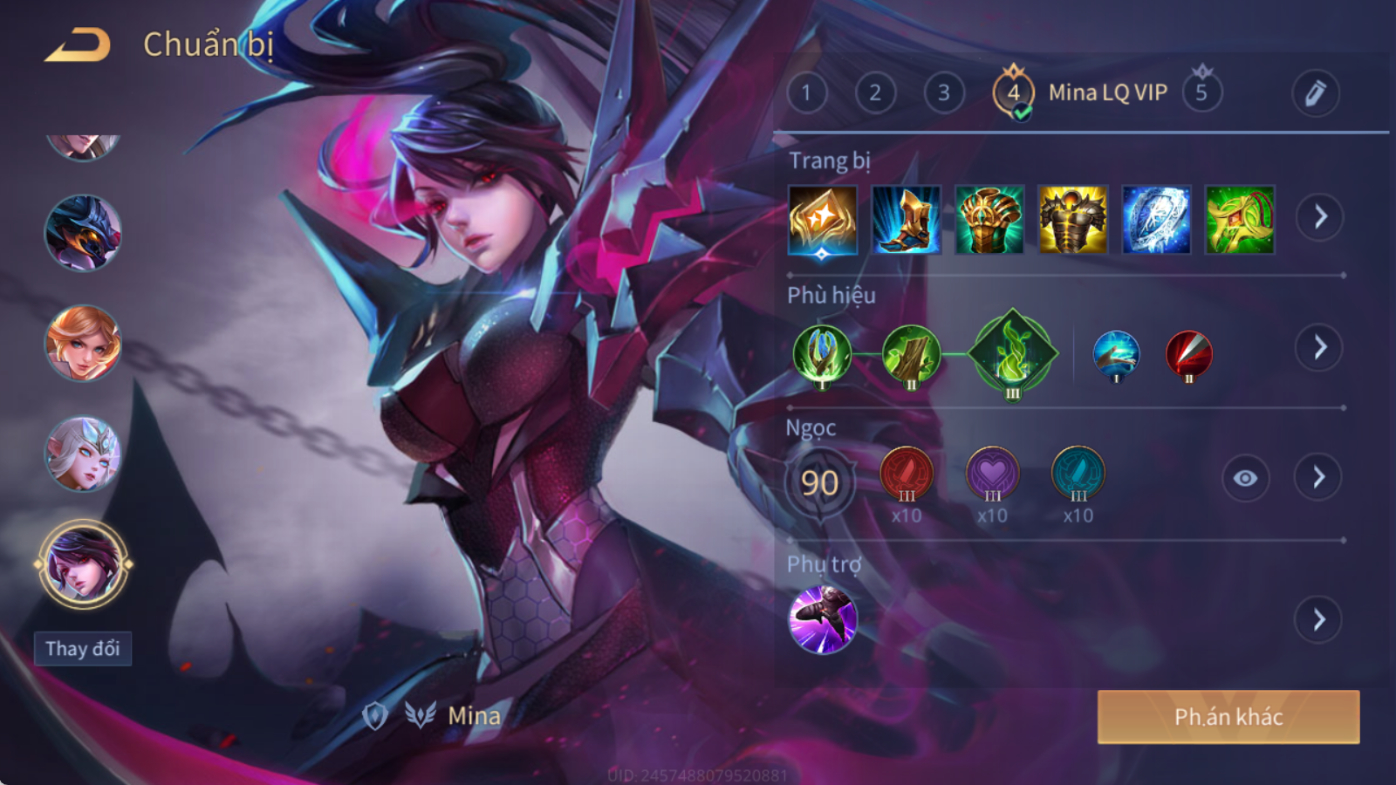1396x785 pixels.
Task: Click the Thay đổi hero change button
Action: click(83, 648)
